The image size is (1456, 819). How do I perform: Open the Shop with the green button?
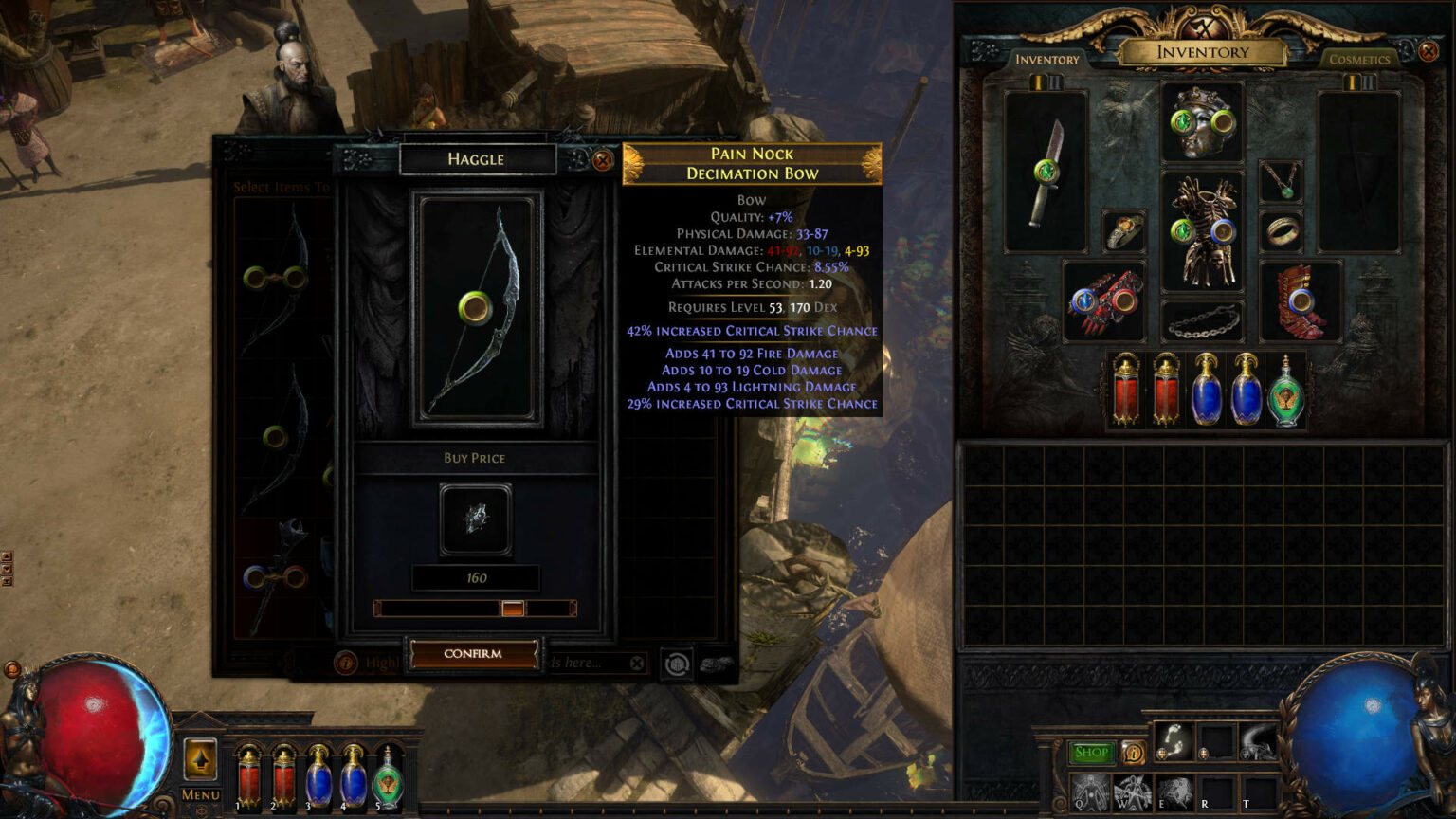pyautogui.click(x=1091, y=753)
